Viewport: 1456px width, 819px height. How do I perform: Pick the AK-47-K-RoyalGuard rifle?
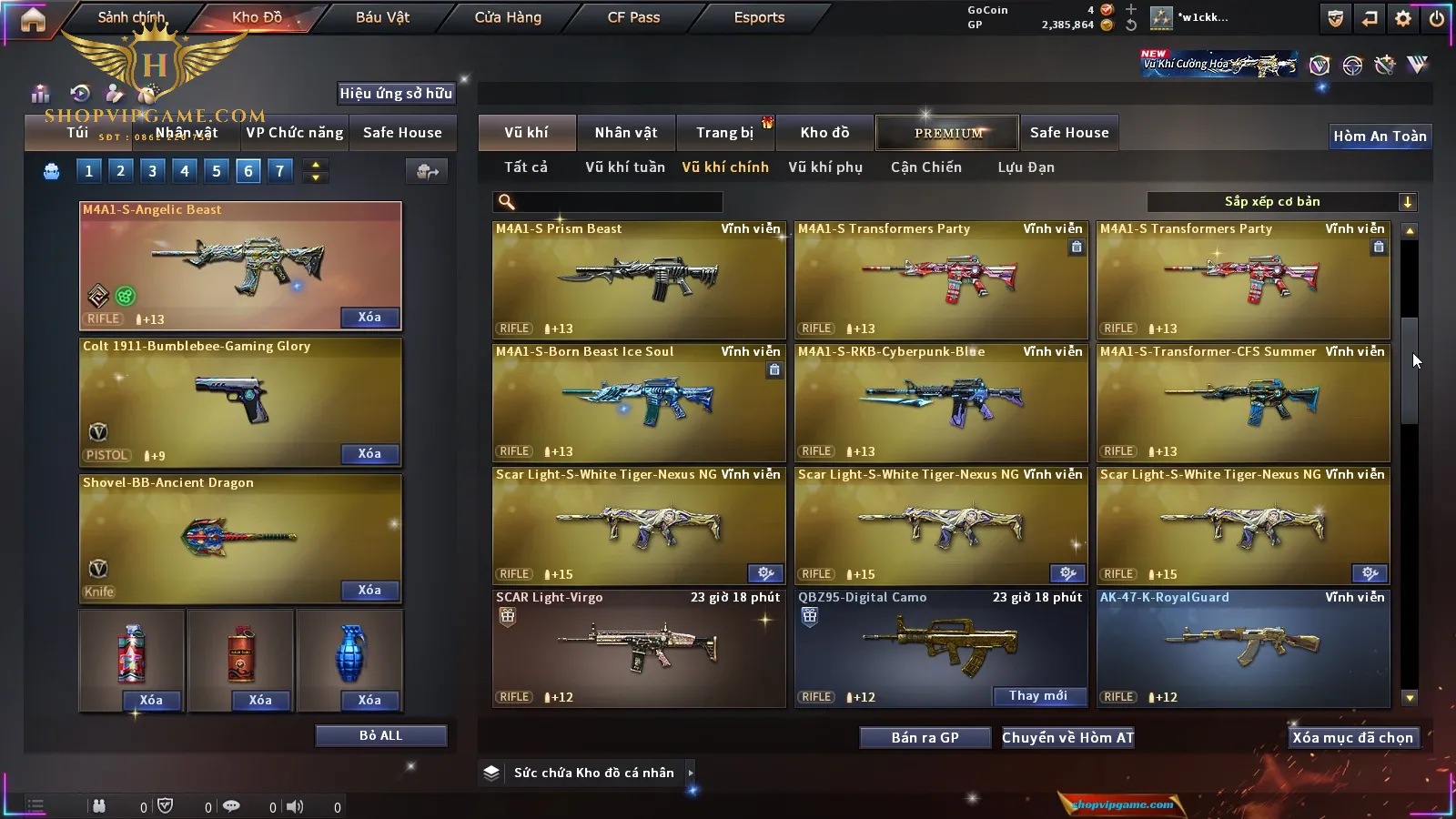point(1243,648)
